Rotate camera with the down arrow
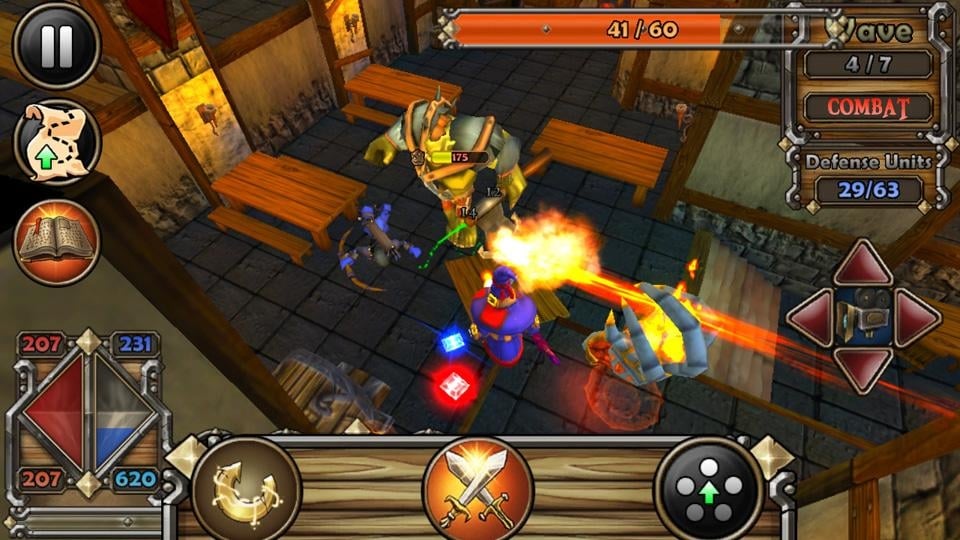960x540 pixels. point(863,368)
